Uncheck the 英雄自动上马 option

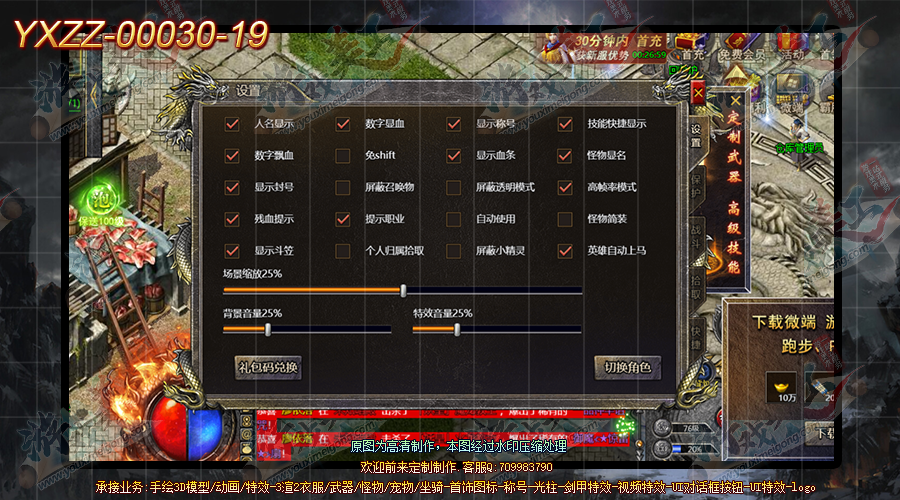tap(565, 250)
